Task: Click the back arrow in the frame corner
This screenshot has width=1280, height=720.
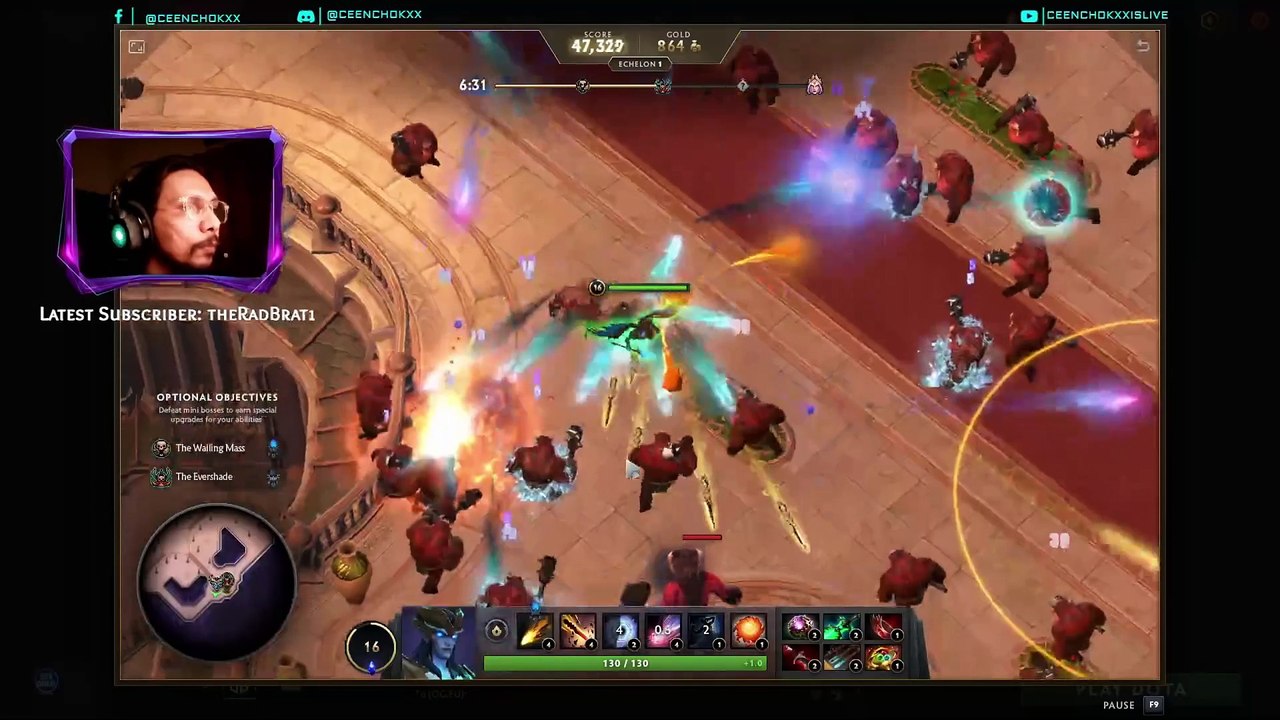Action: (1143, 46)
